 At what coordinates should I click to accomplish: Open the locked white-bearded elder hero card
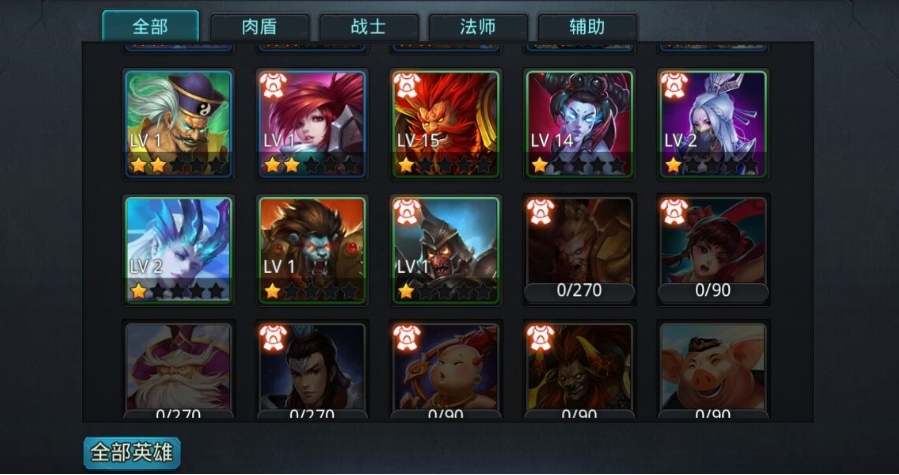[179, 368]
